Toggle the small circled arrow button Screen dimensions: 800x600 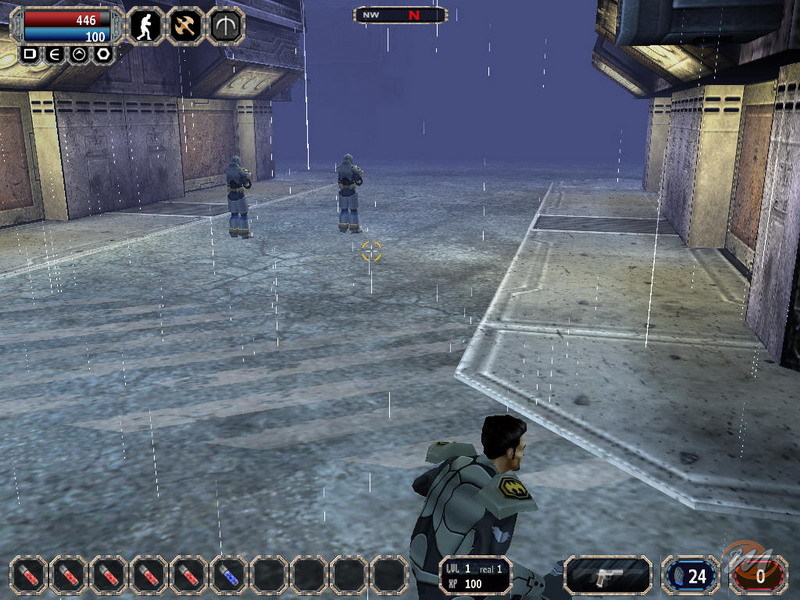pyautogui.click(x=78, y=53)
